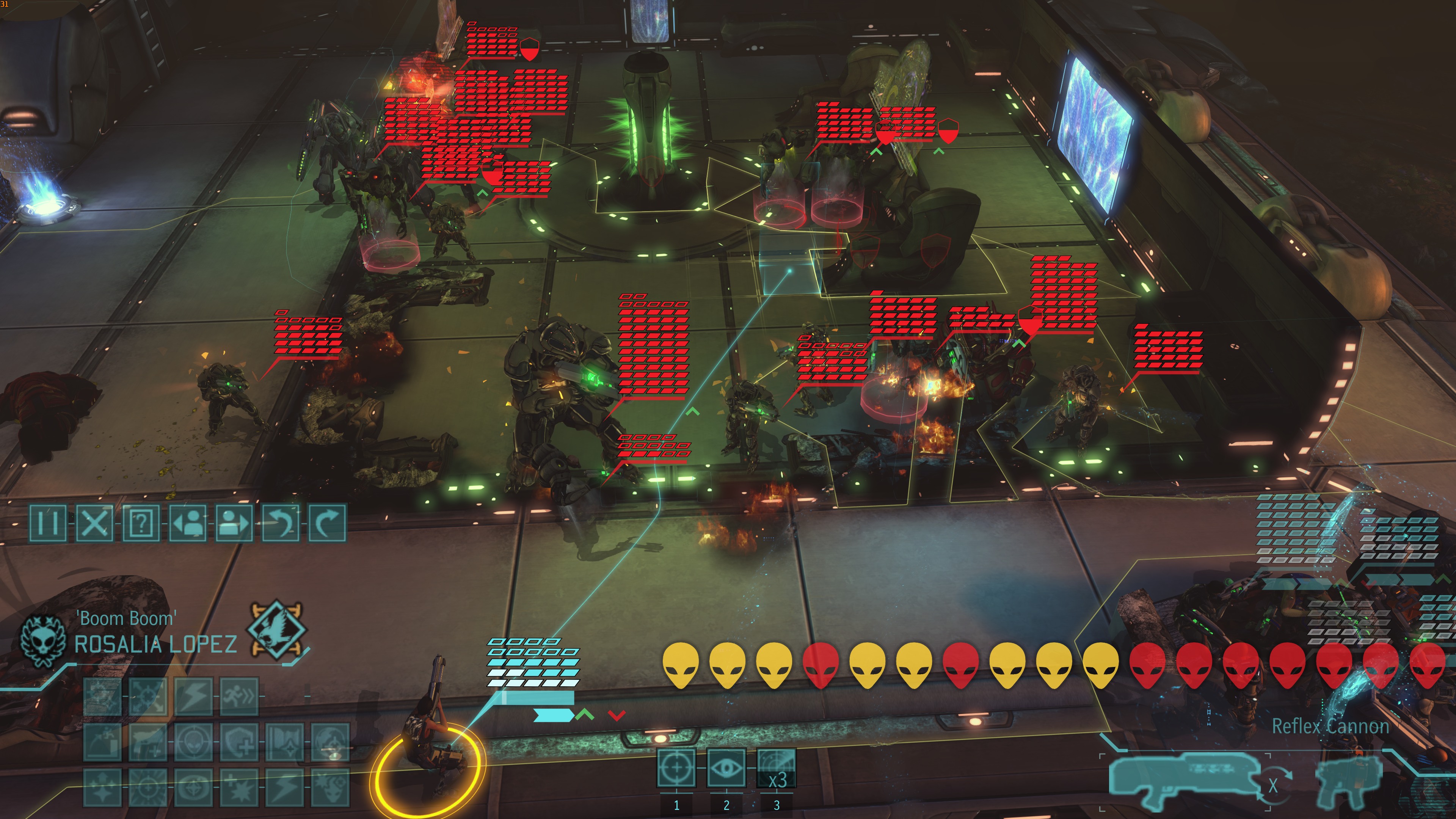Select the running figure perk icon

238,697
